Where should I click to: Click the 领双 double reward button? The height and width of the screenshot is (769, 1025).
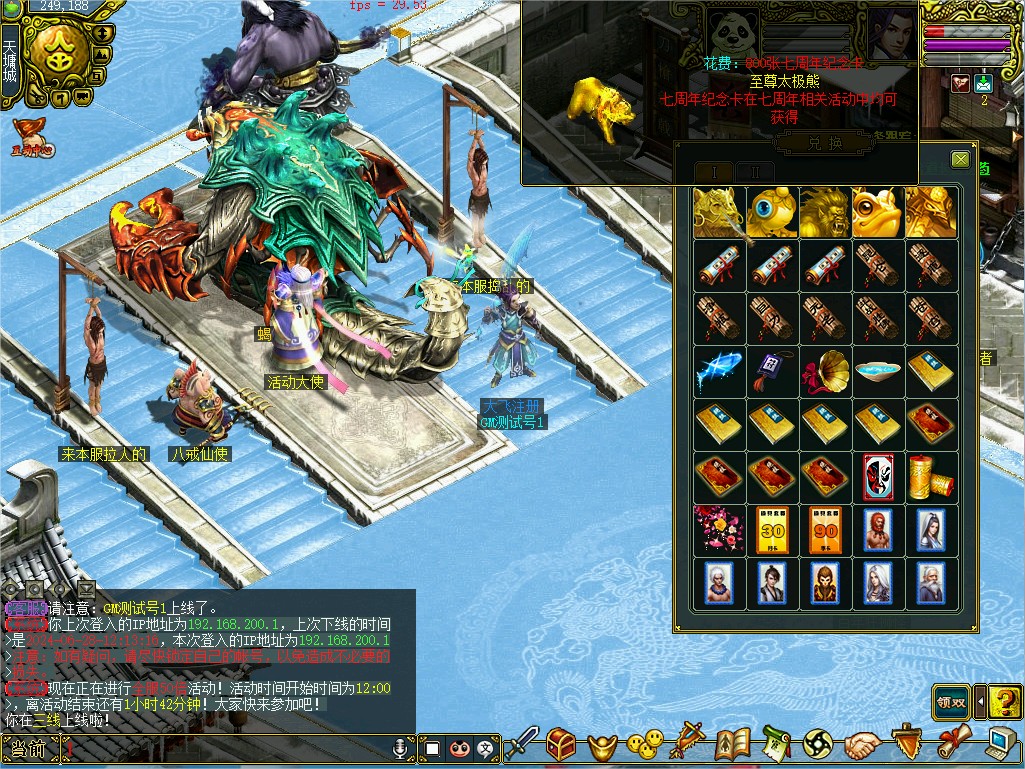952,701
